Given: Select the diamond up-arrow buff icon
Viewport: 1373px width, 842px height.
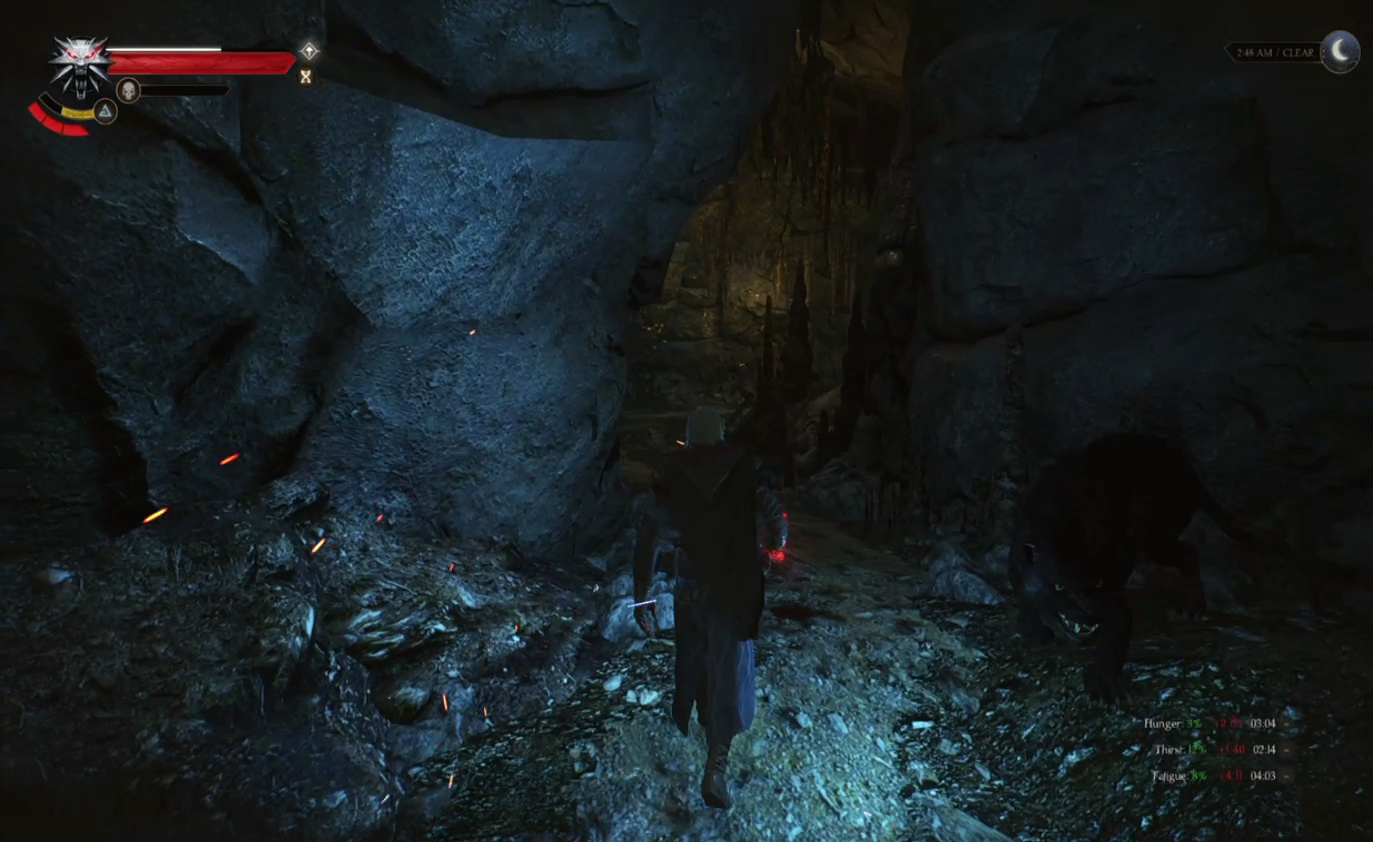Looking at the screenshot, I should 309,51.
